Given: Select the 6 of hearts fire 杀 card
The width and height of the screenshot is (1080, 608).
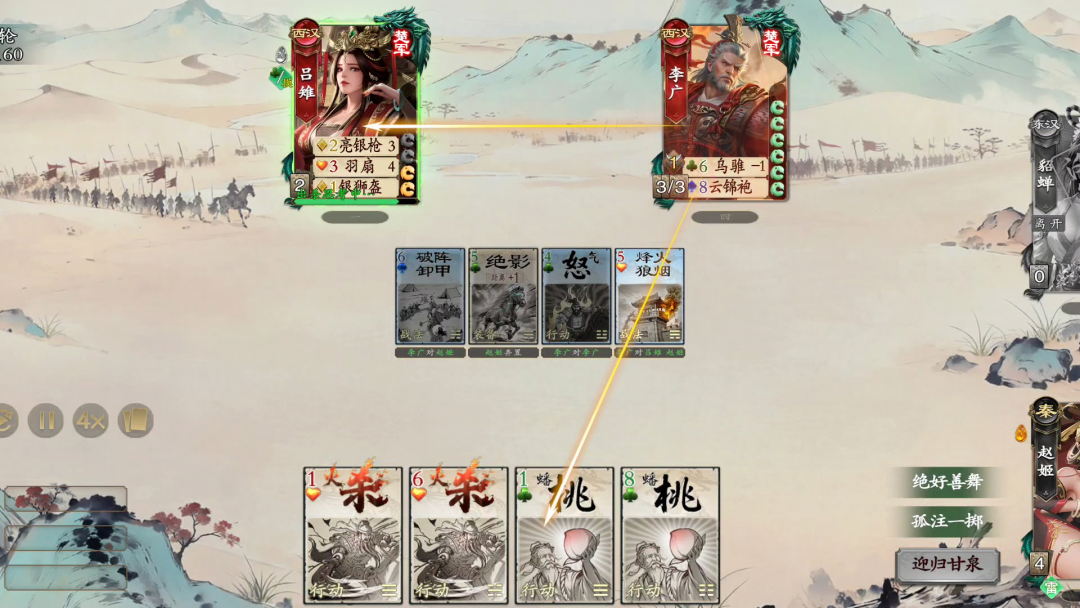Looking at the screenshot, I should tap(459, 534).
